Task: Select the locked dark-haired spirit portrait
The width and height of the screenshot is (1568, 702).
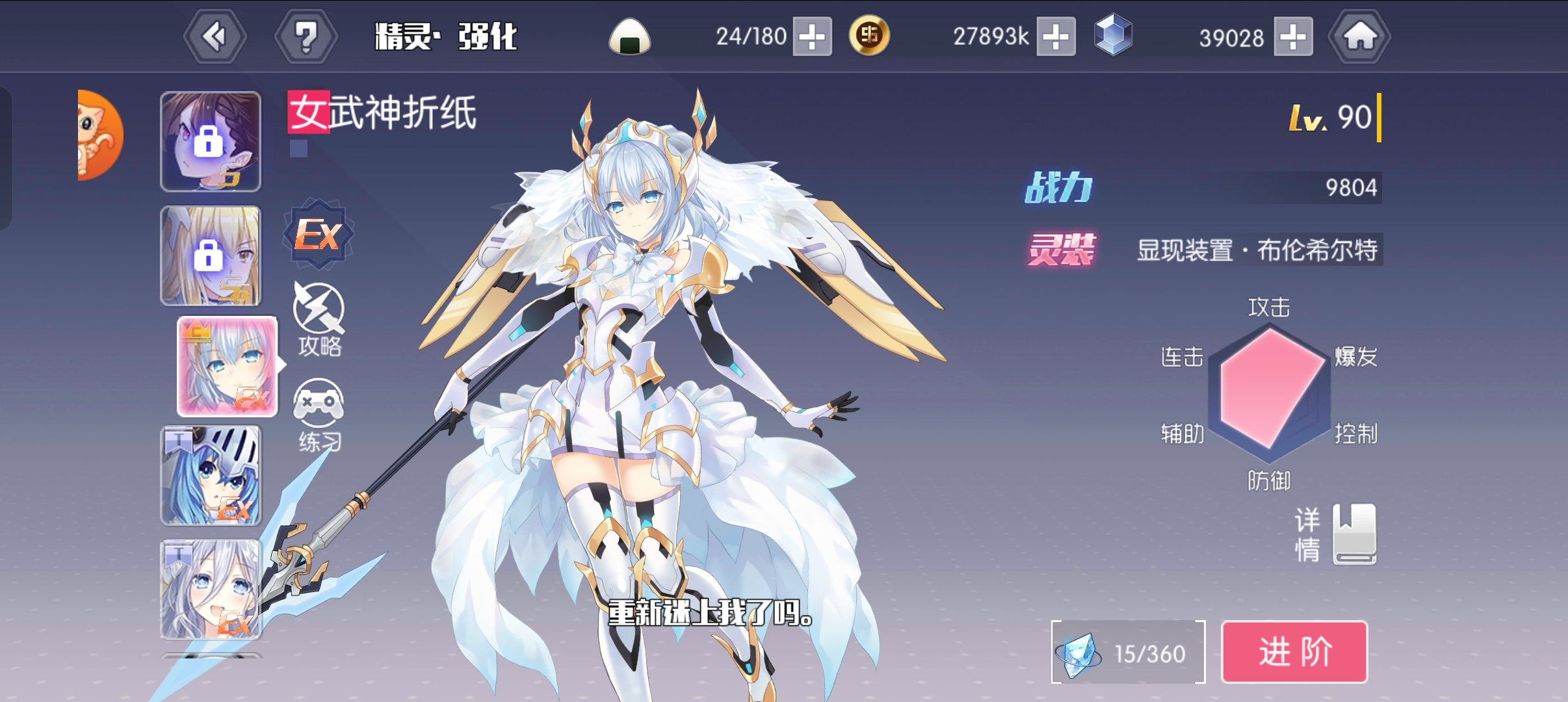Action: [211, 142]
